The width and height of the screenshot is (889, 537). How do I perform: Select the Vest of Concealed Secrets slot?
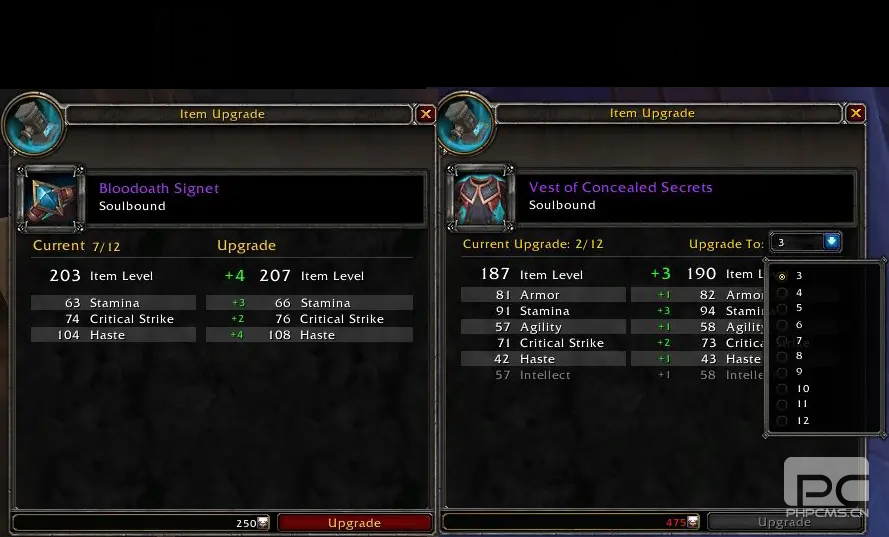point(482,196)
